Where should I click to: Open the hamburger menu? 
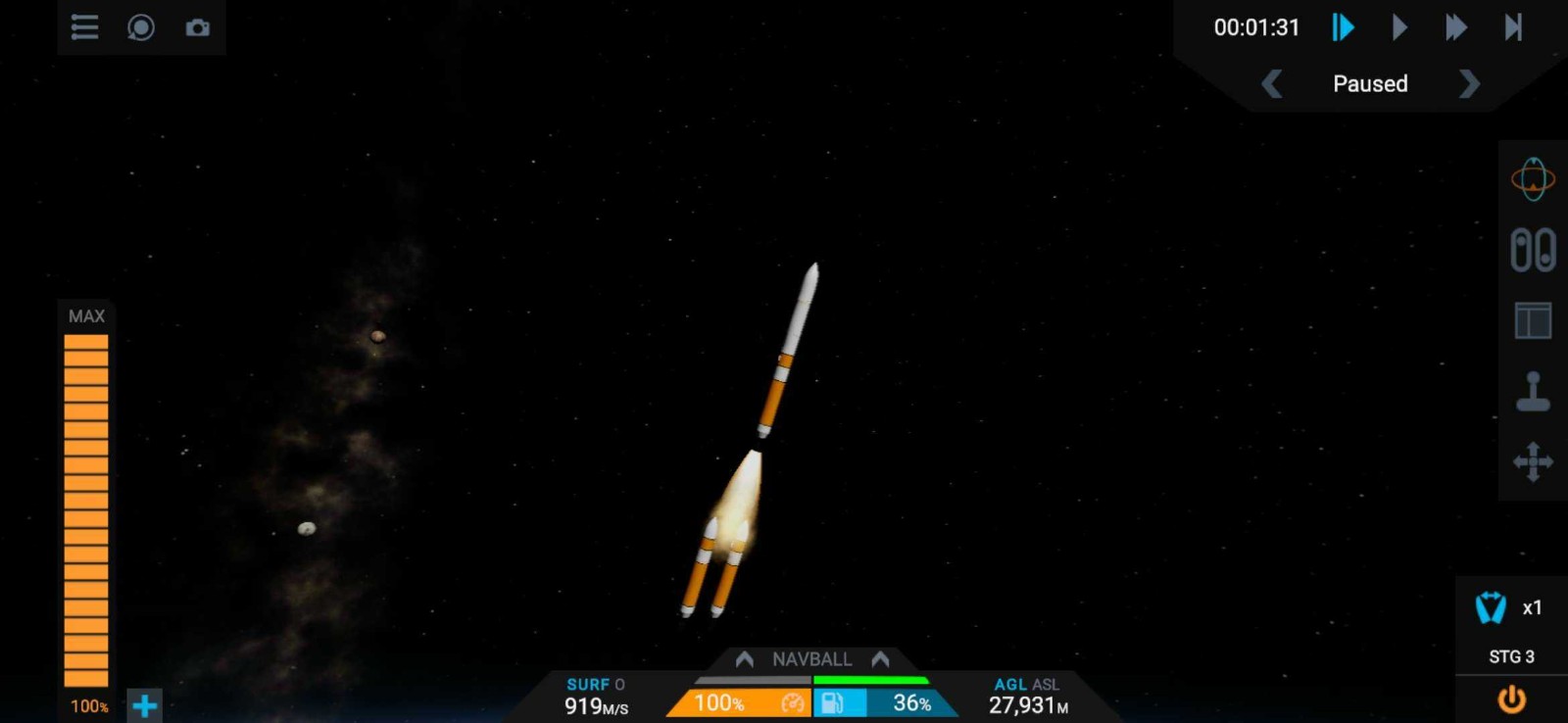(83, 27)
